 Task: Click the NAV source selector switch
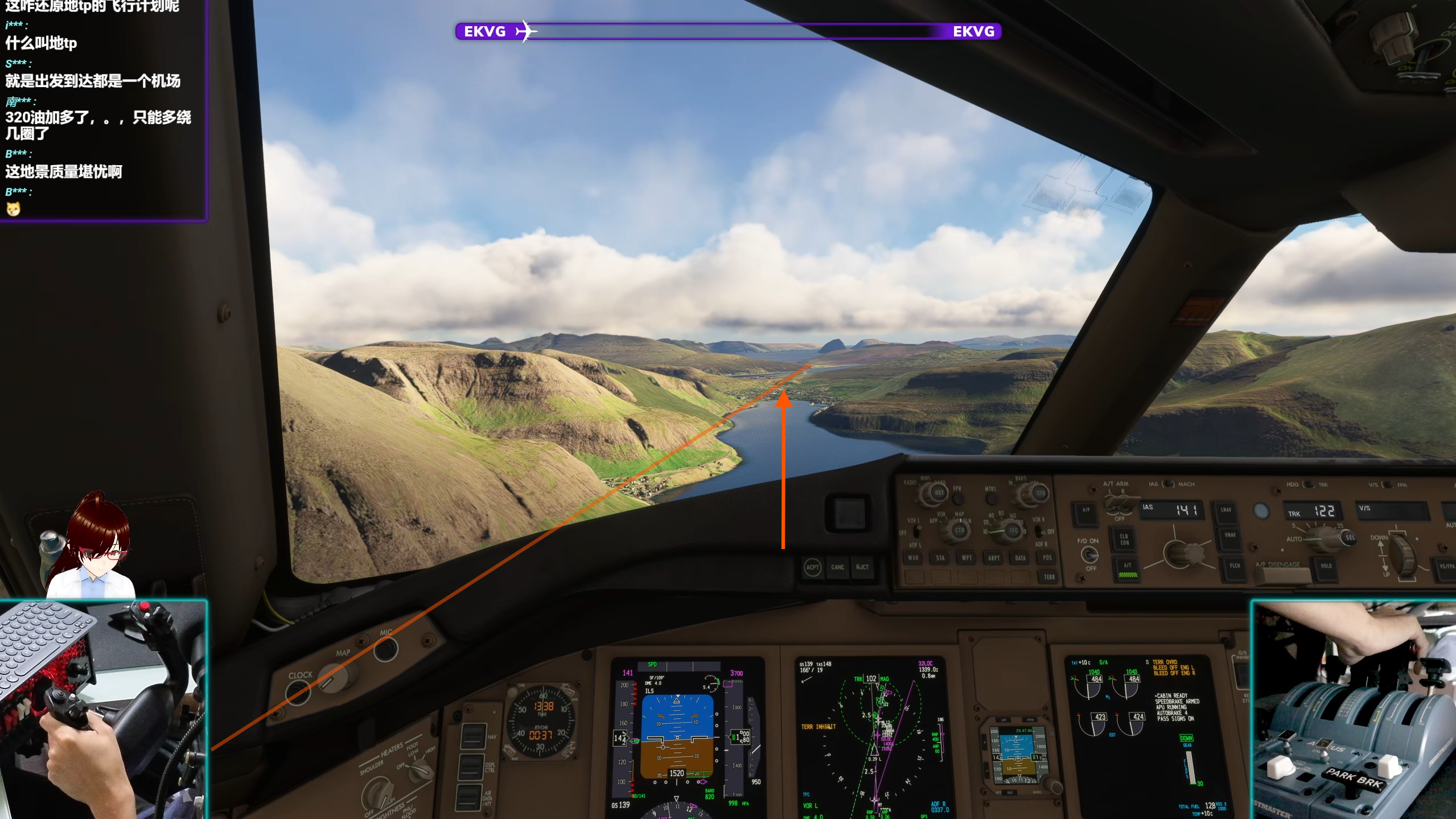(473, 736)
